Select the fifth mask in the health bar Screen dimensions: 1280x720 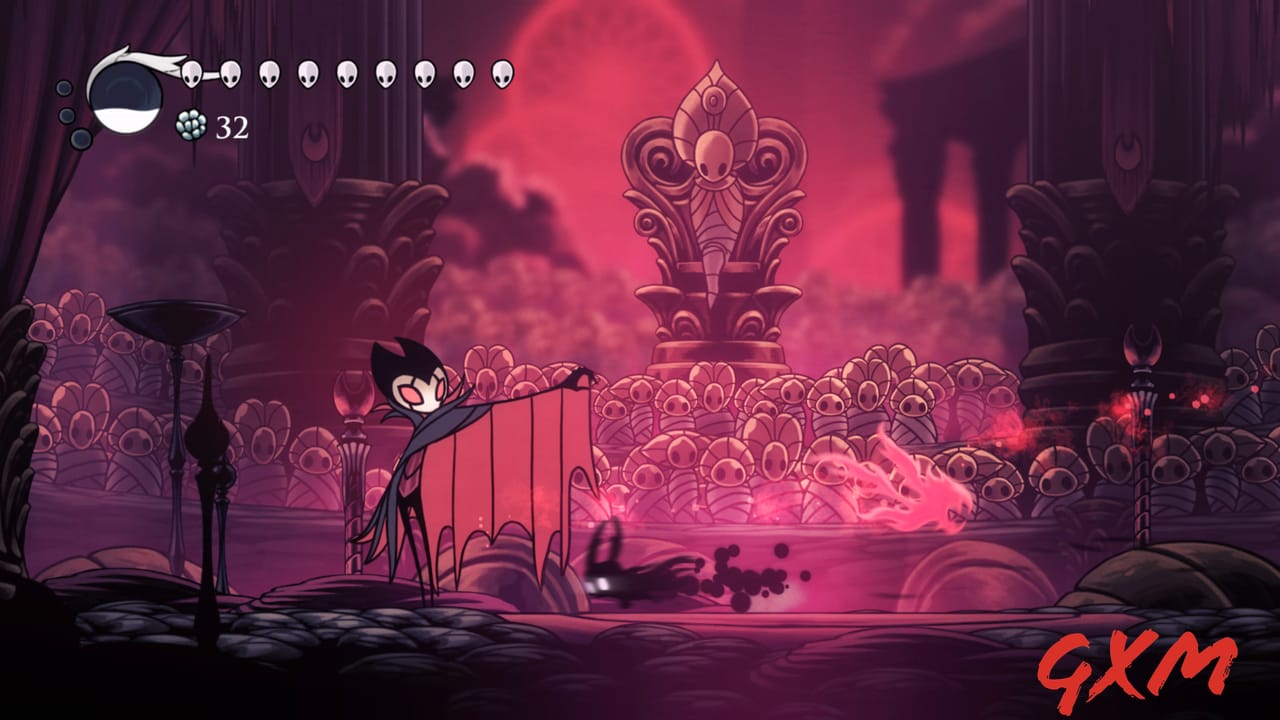347,73
